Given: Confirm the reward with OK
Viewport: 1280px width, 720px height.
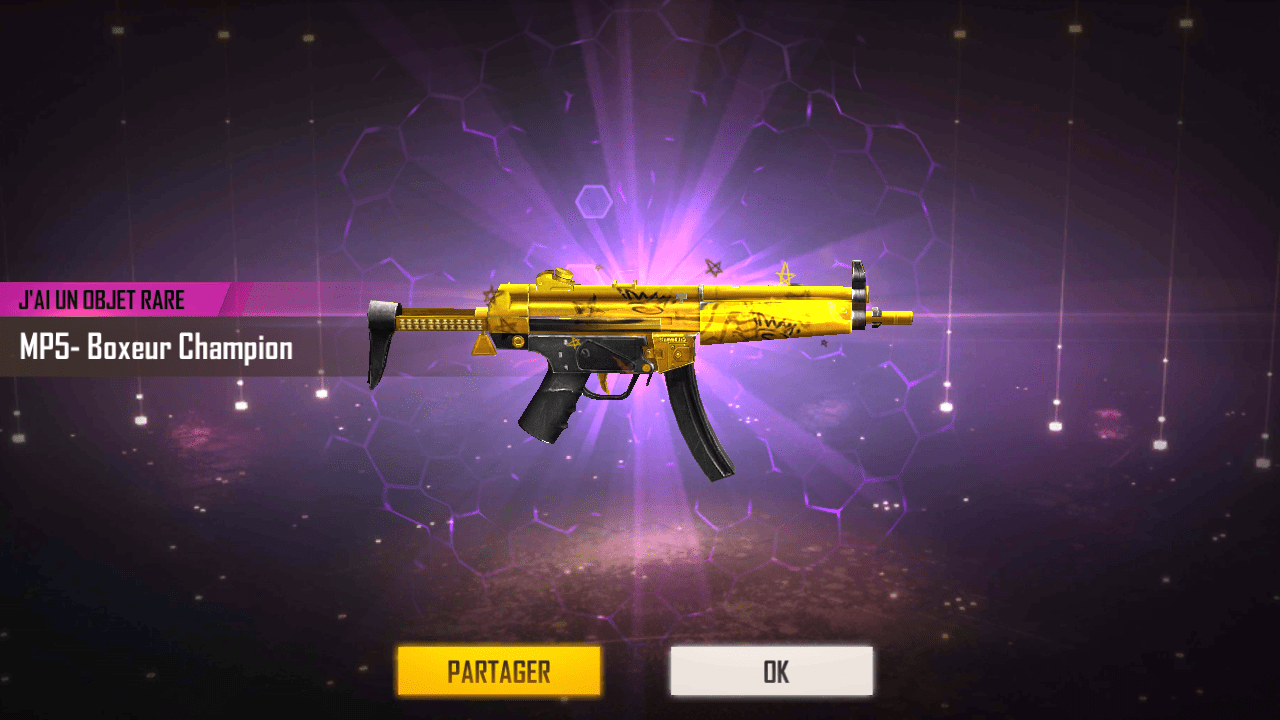Looking at the screenshot, I should click(772, 670).
